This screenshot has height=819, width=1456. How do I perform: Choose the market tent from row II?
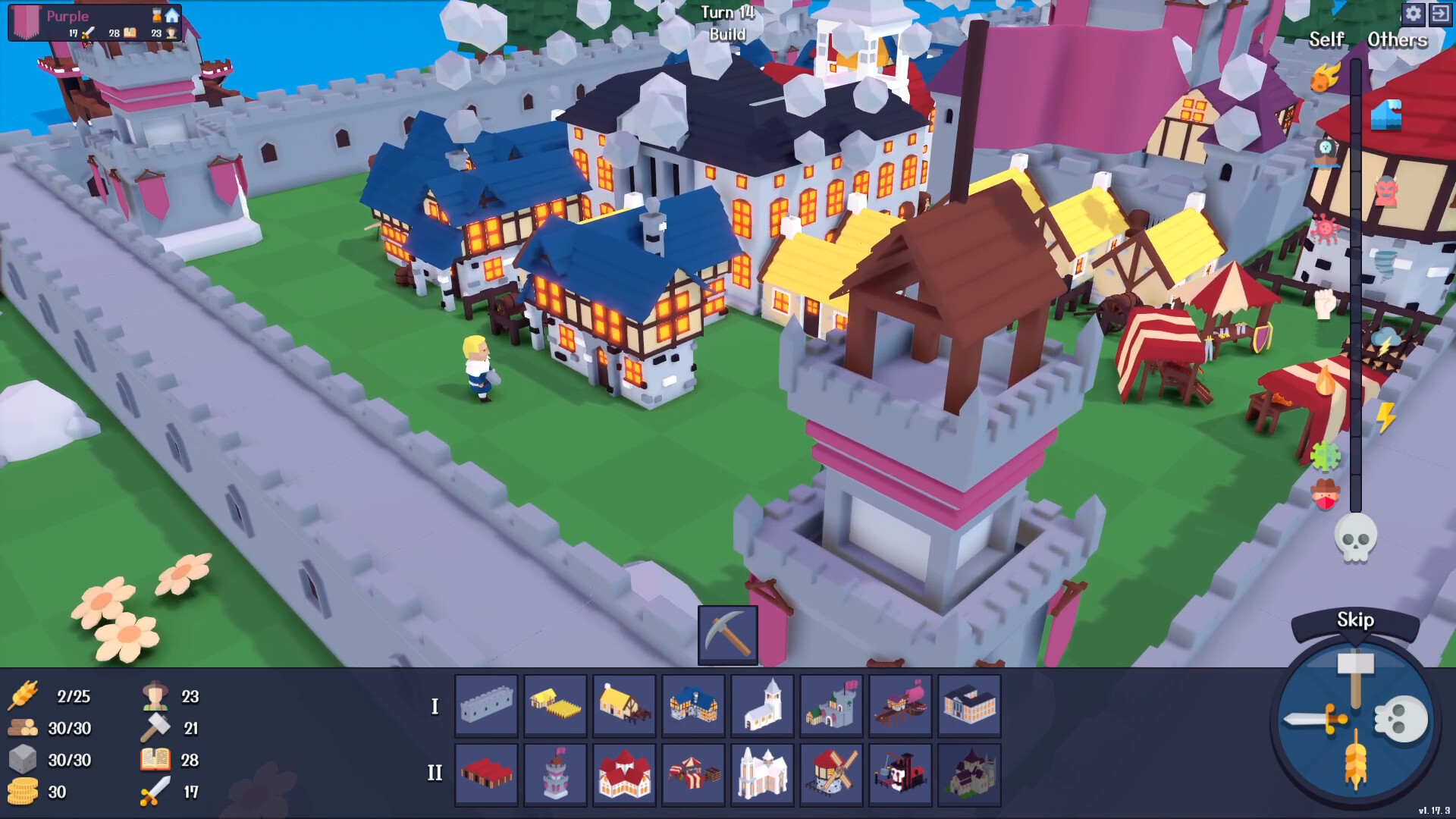tap(692, 772)
